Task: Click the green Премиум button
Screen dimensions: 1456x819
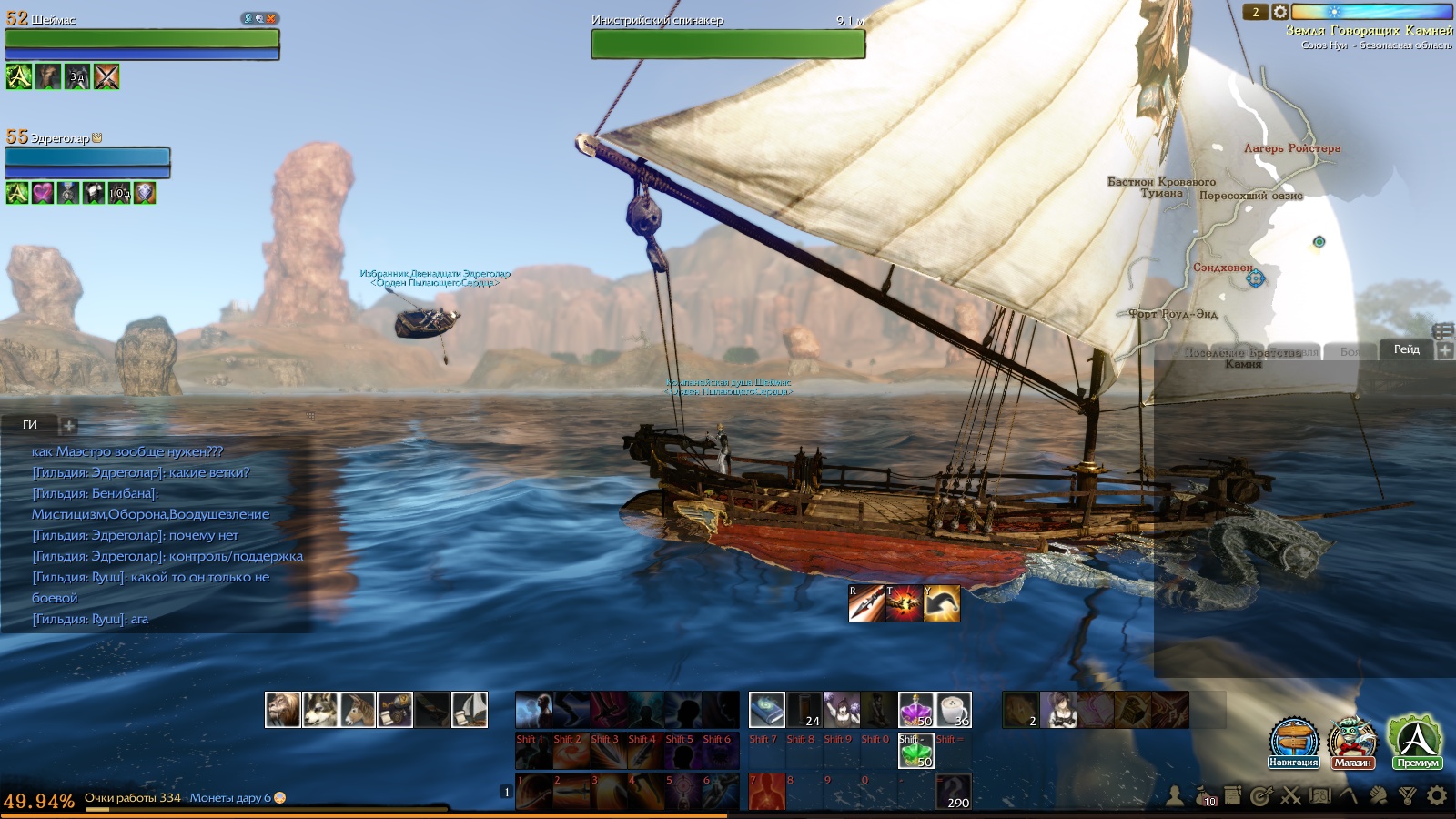Action: [1416, 741]
